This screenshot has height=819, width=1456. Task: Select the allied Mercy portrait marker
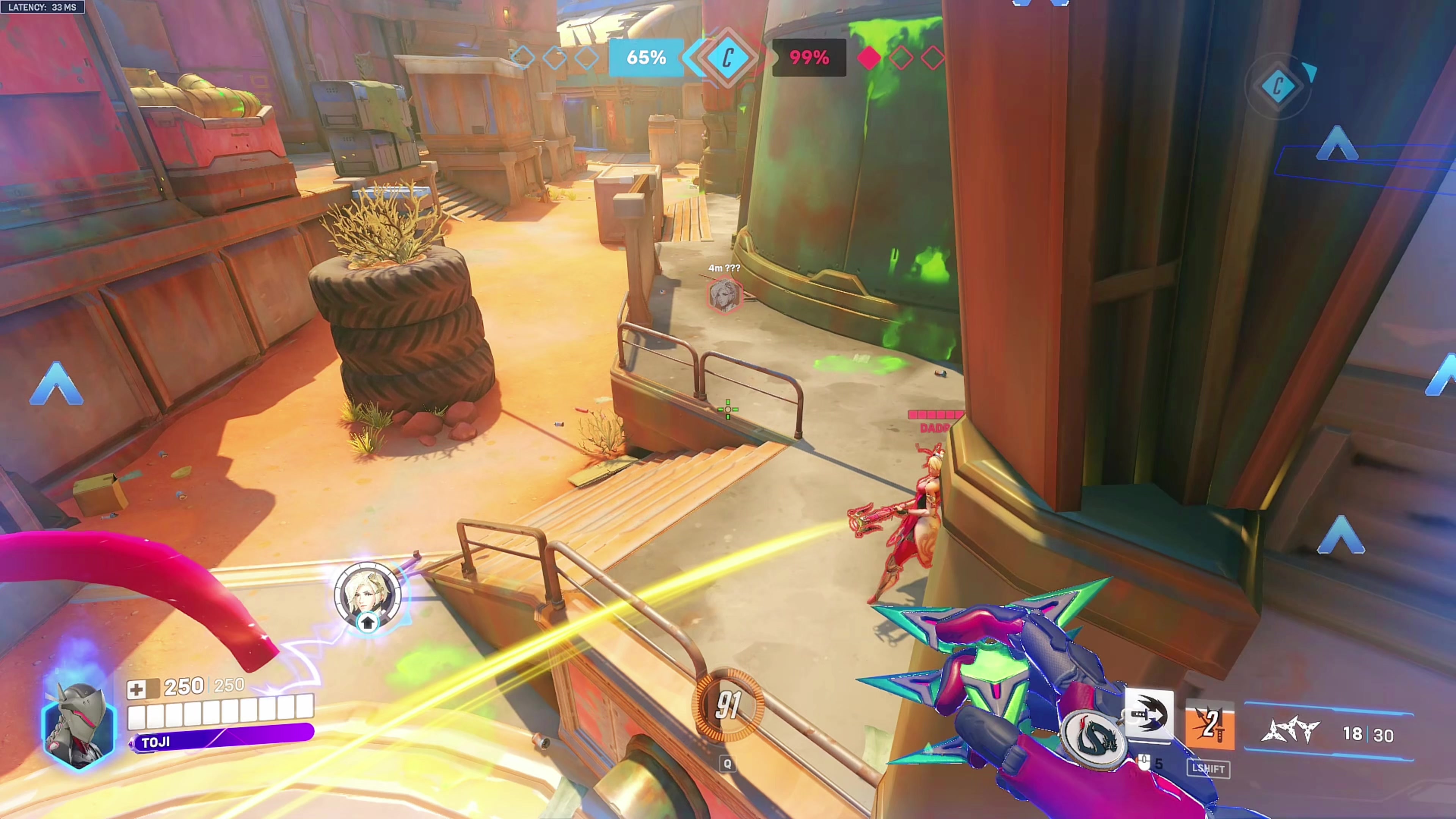(x=367, y=595)
